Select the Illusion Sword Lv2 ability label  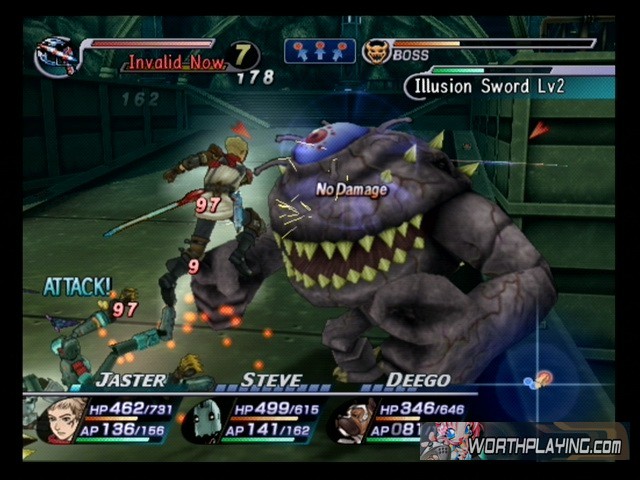point(485,86)
